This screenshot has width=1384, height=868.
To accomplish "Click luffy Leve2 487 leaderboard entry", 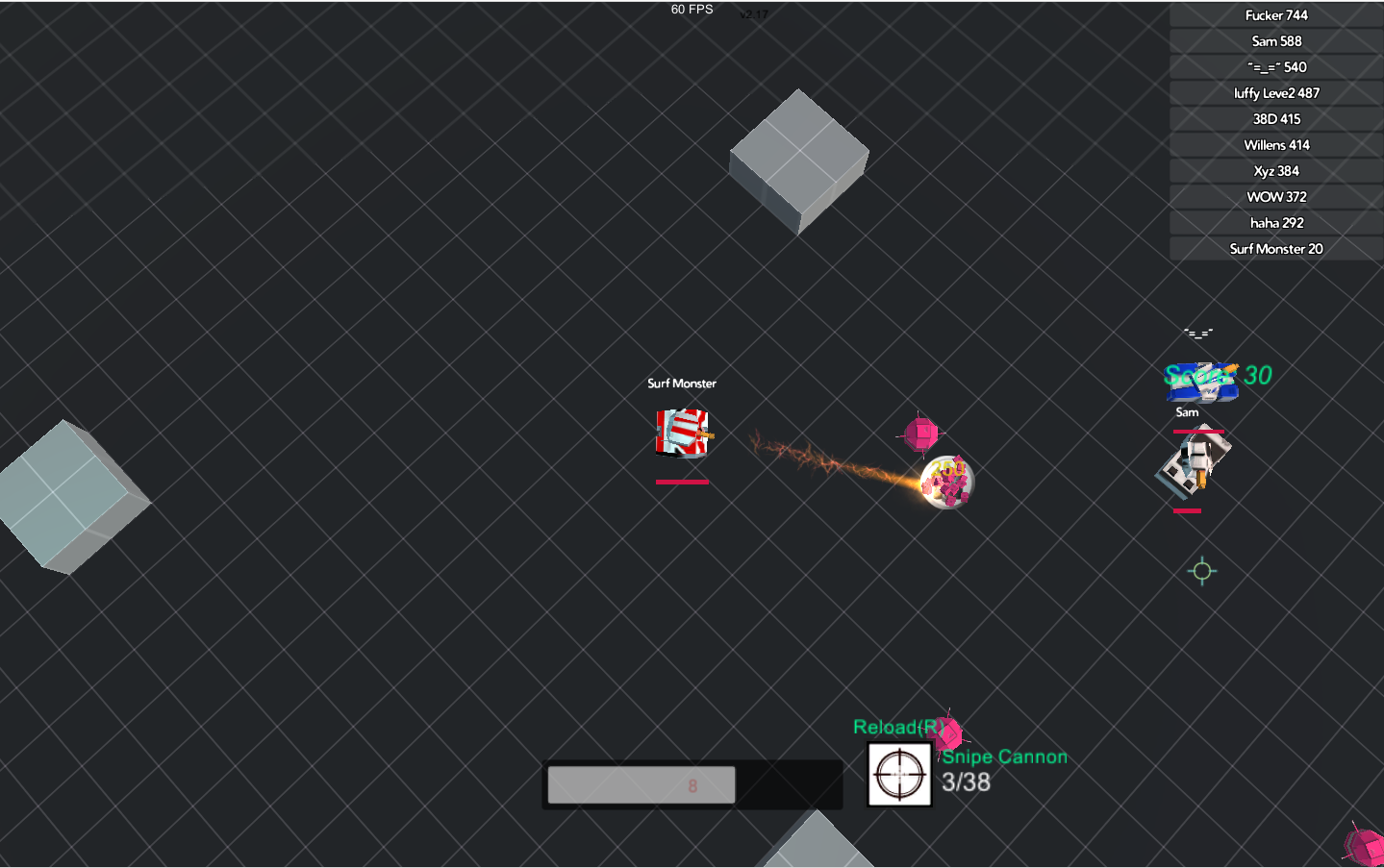I will pyautogui.click(x=1275, y=92).
